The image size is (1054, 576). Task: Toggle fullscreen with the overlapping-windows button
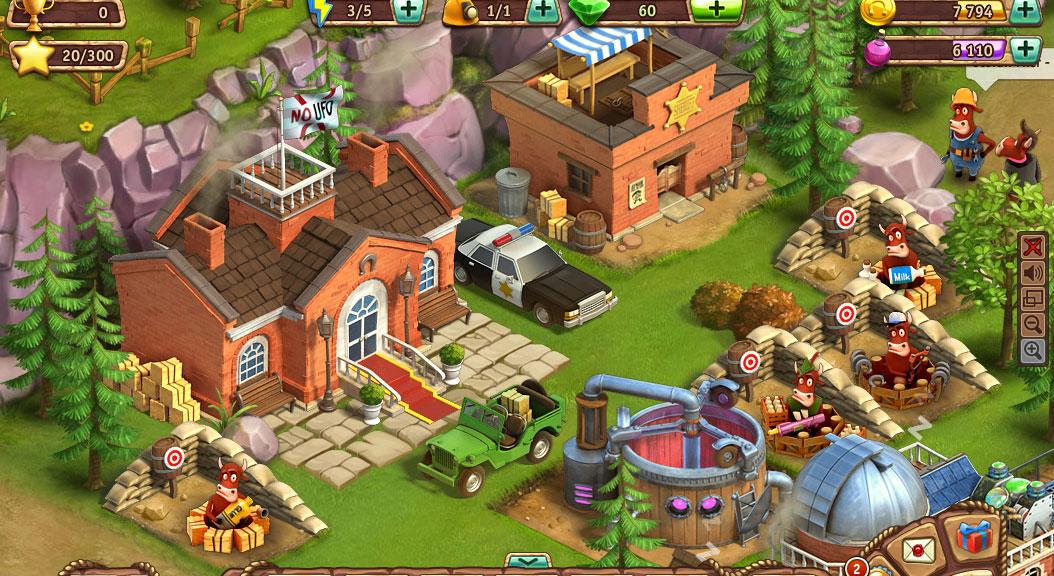1033,298
